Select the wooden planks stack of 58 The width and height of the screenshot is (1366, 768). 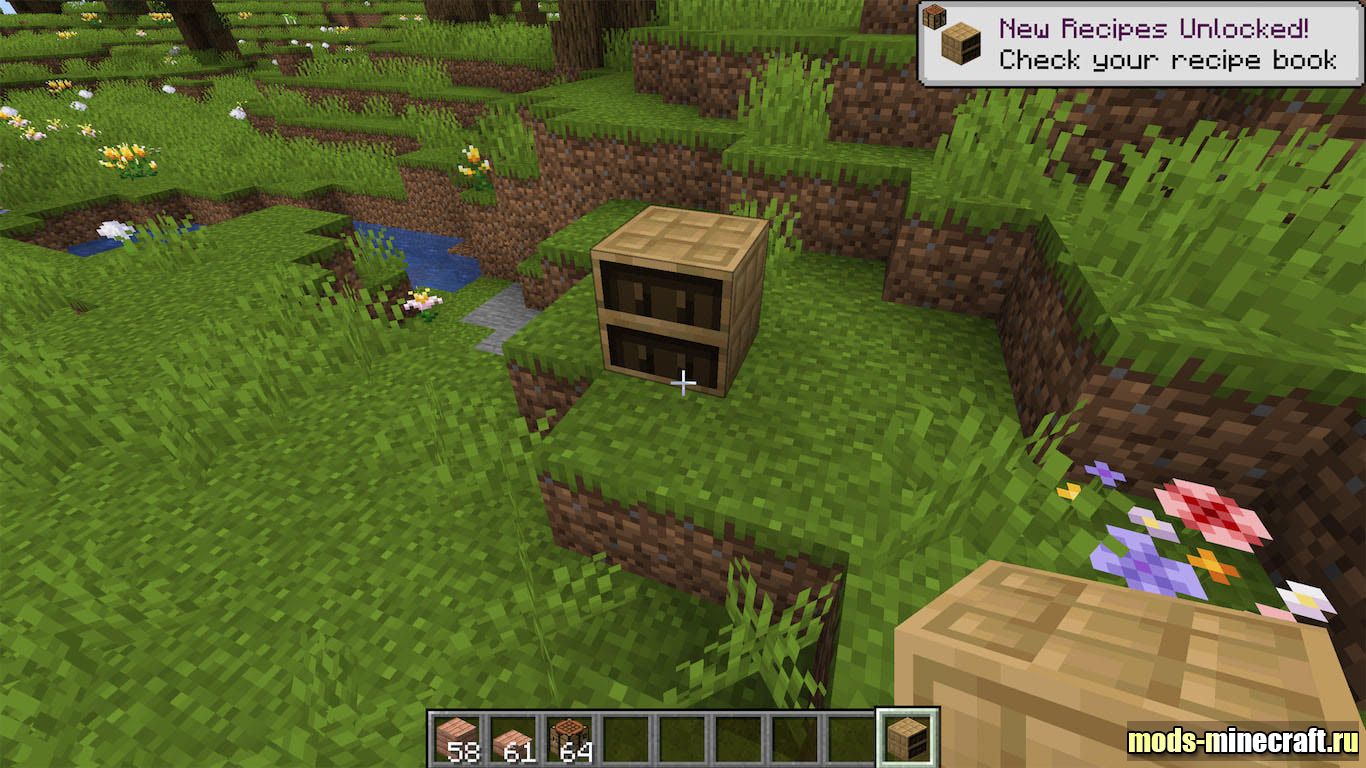tap(458, 739)
